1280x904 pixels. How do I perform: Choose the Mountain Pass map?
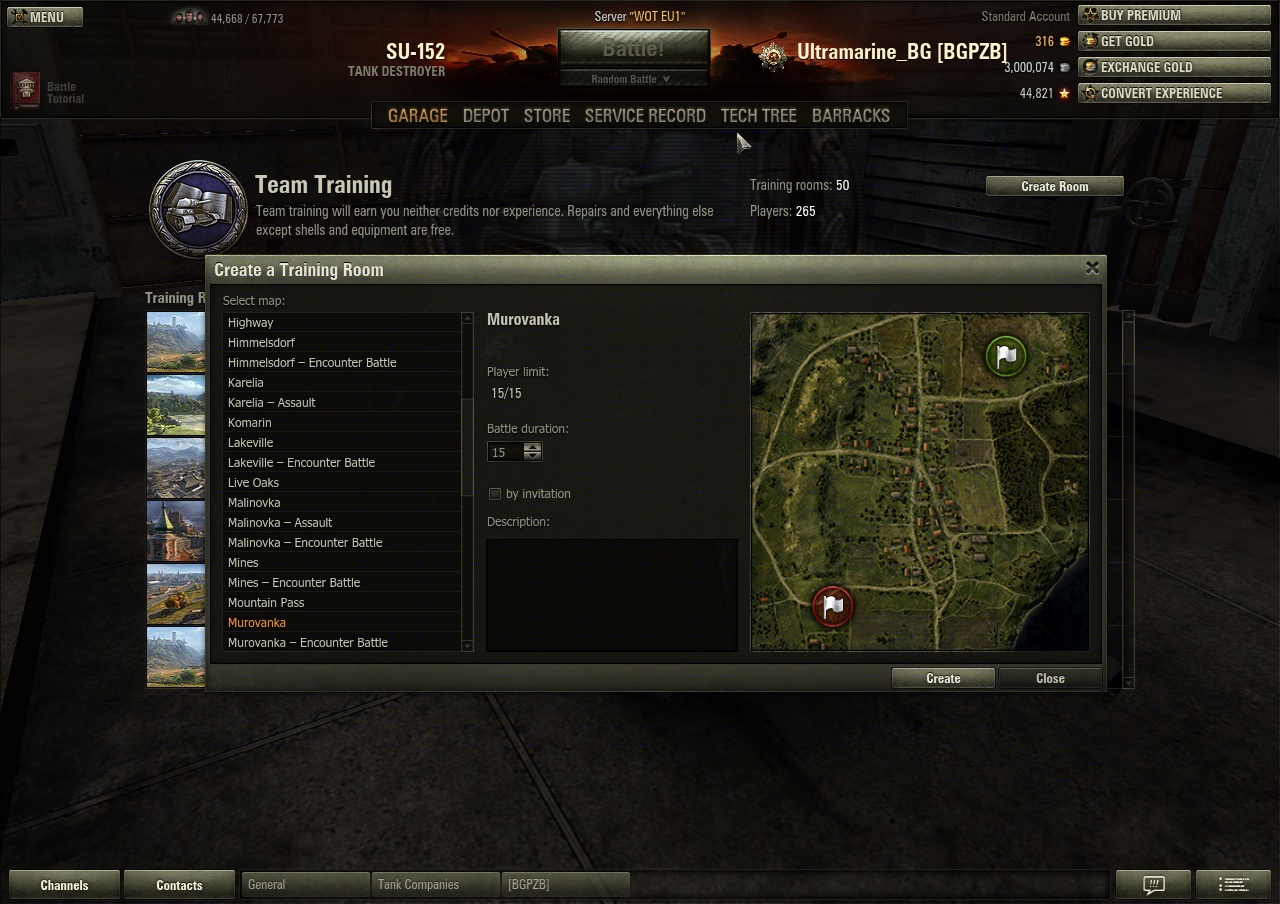tap(266, 603)
